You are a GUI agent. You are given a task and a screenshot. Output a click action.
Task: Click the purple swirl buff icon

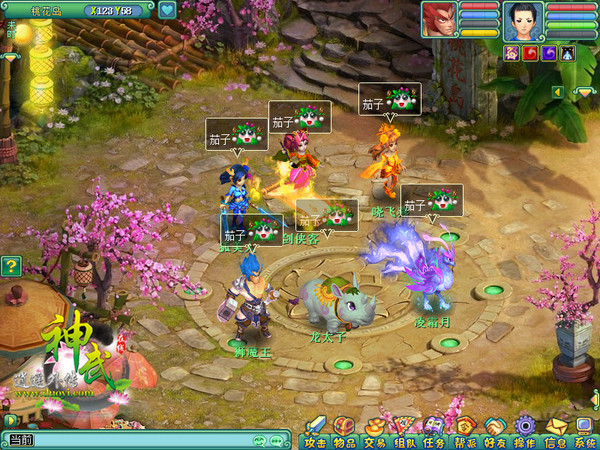coord(549,52)
